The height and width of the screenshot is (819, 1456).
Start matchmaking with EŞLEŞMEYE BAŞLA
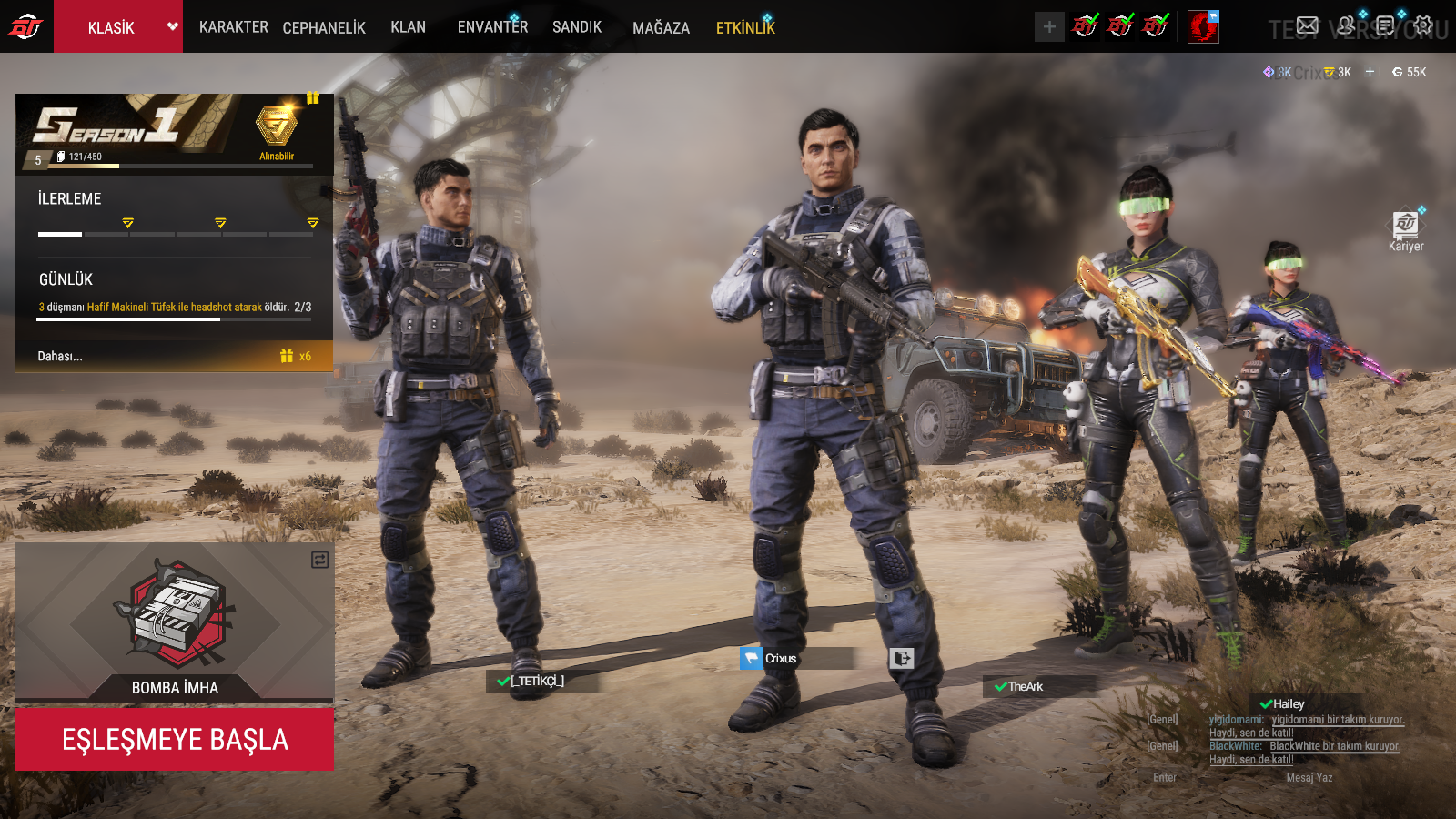click(175, 739)
